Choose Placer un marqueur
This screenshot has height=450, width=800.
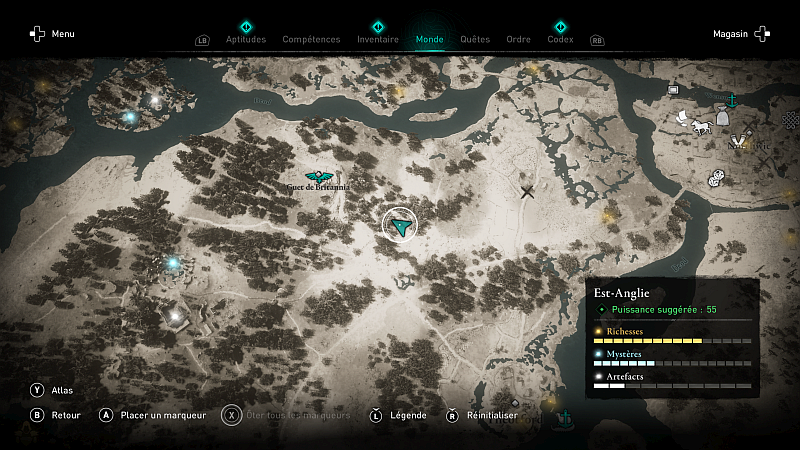[x=152, y=415]
